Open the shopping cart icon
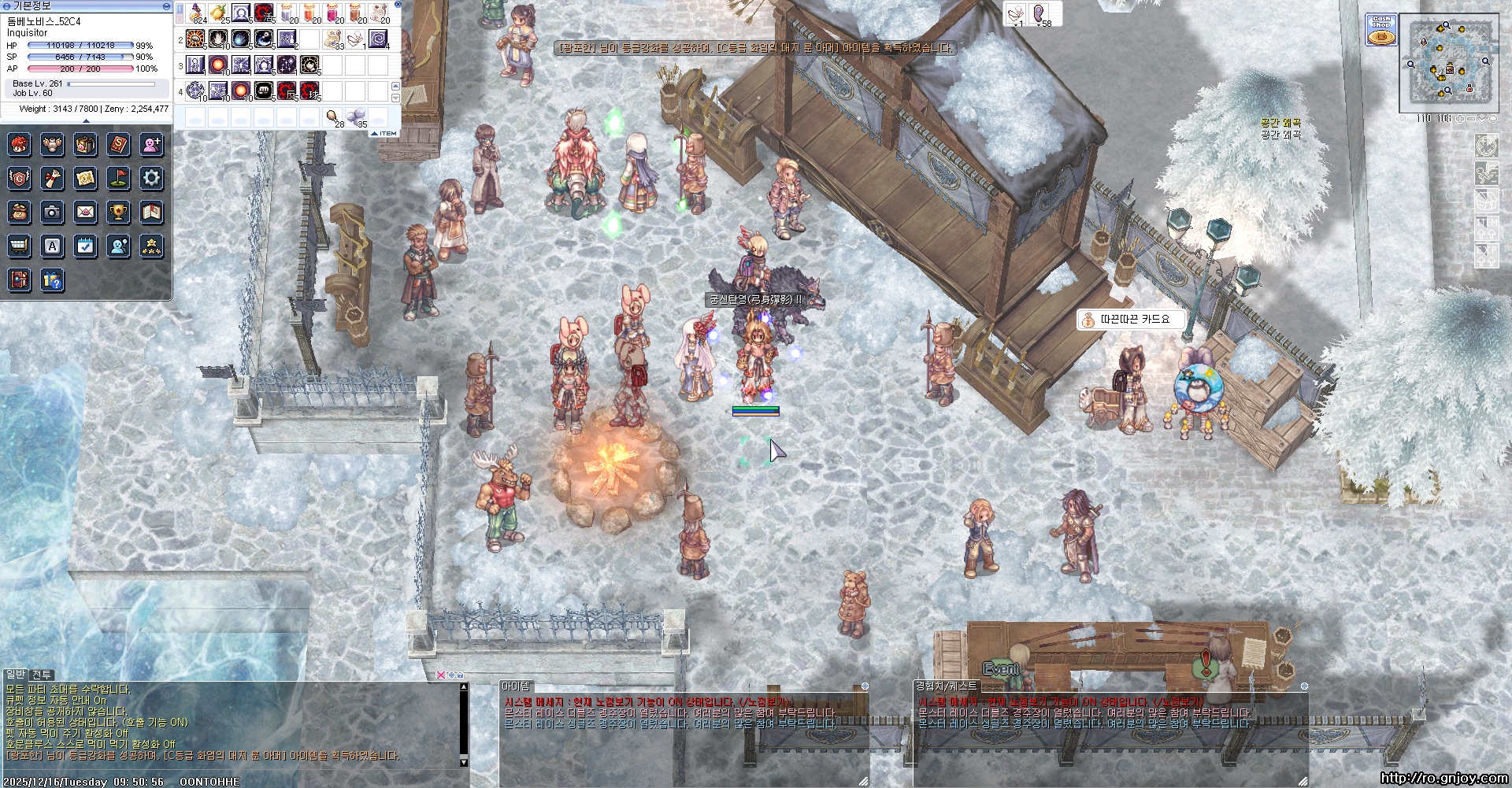 click(20, 246)
